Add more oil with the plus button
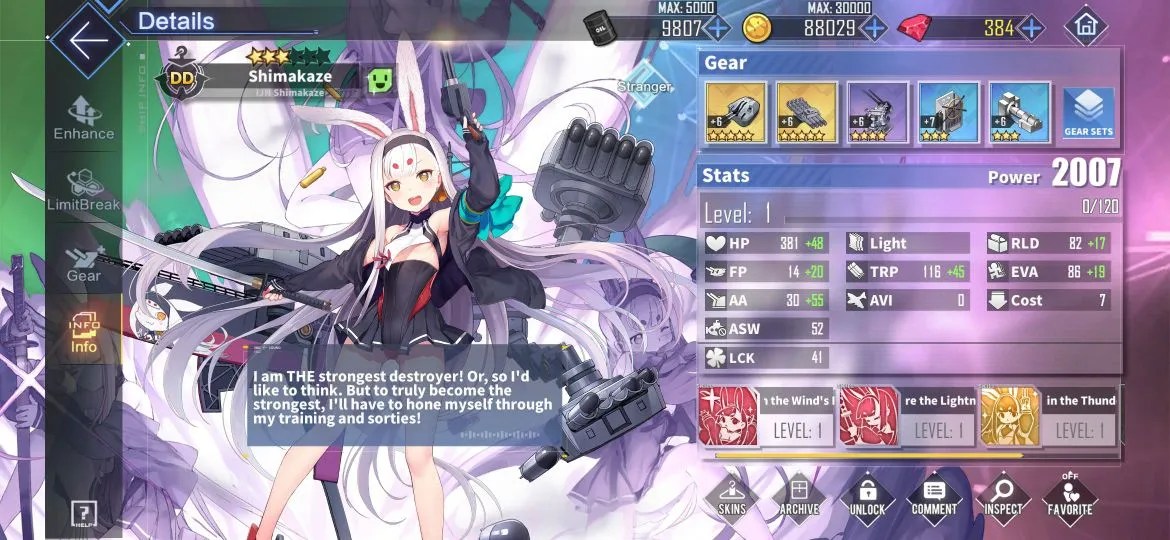 [717, 28]
